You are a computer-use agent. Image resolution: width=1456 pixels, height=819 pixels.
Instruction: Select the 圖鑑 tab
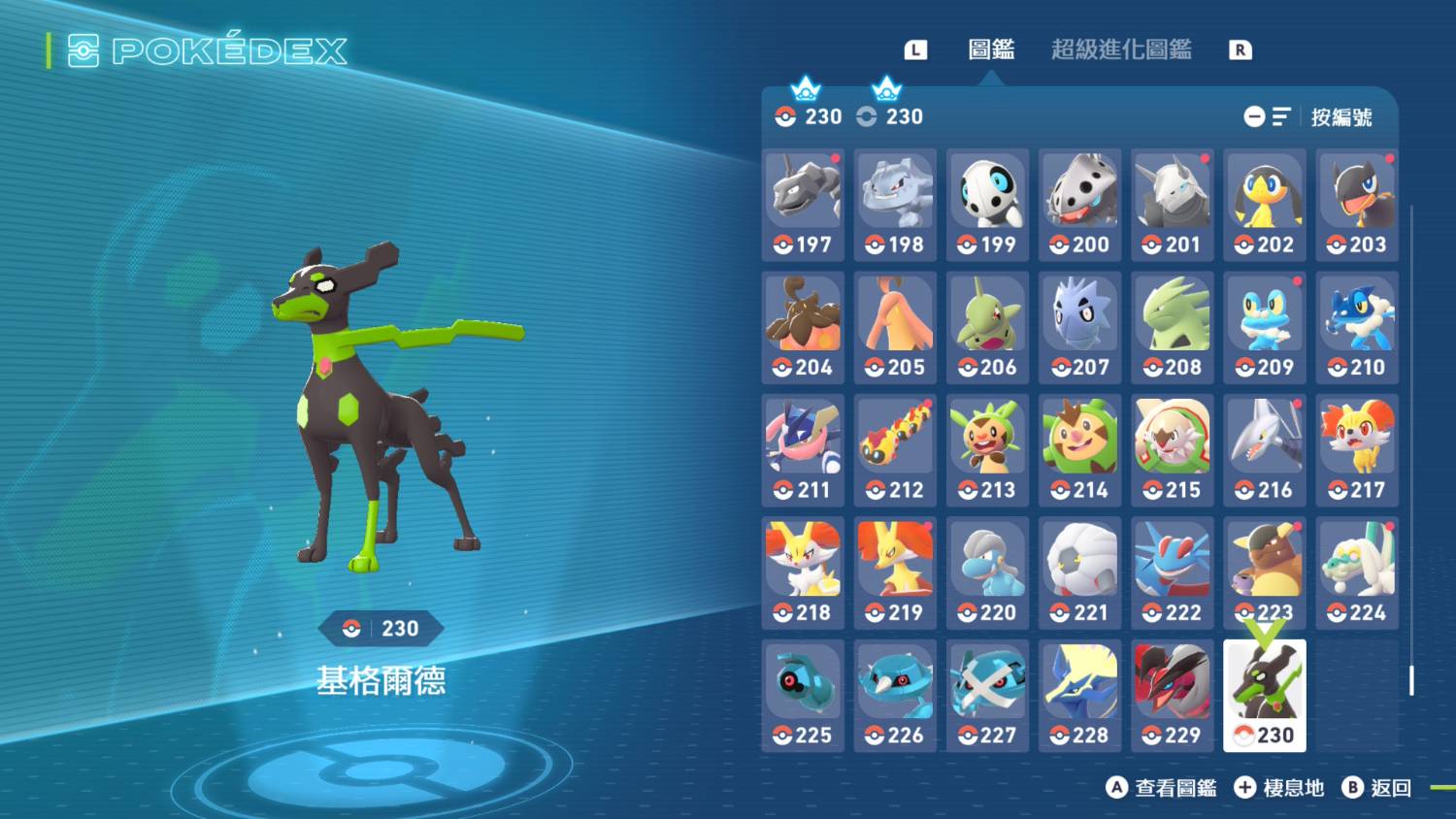991,49
